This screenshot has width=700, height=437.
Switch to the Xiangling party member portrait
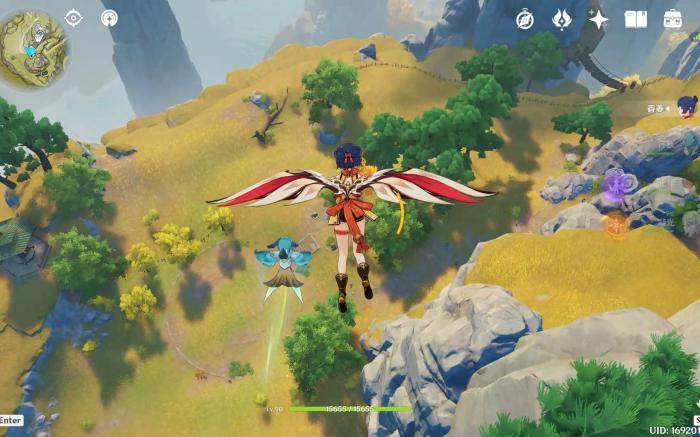(x=687, y=104)
